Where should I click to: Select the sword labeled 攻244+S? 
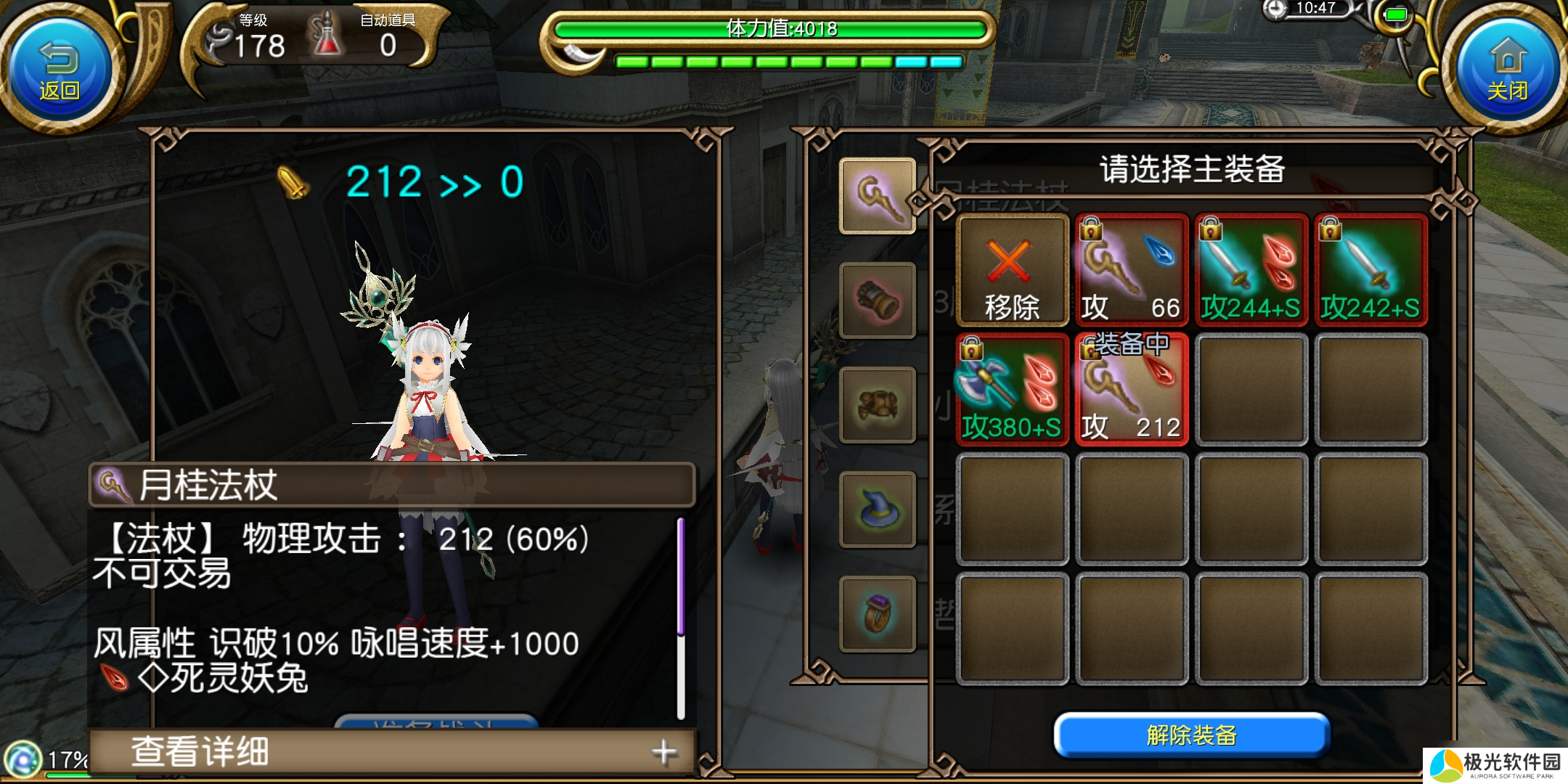[x=1251, y=270]
